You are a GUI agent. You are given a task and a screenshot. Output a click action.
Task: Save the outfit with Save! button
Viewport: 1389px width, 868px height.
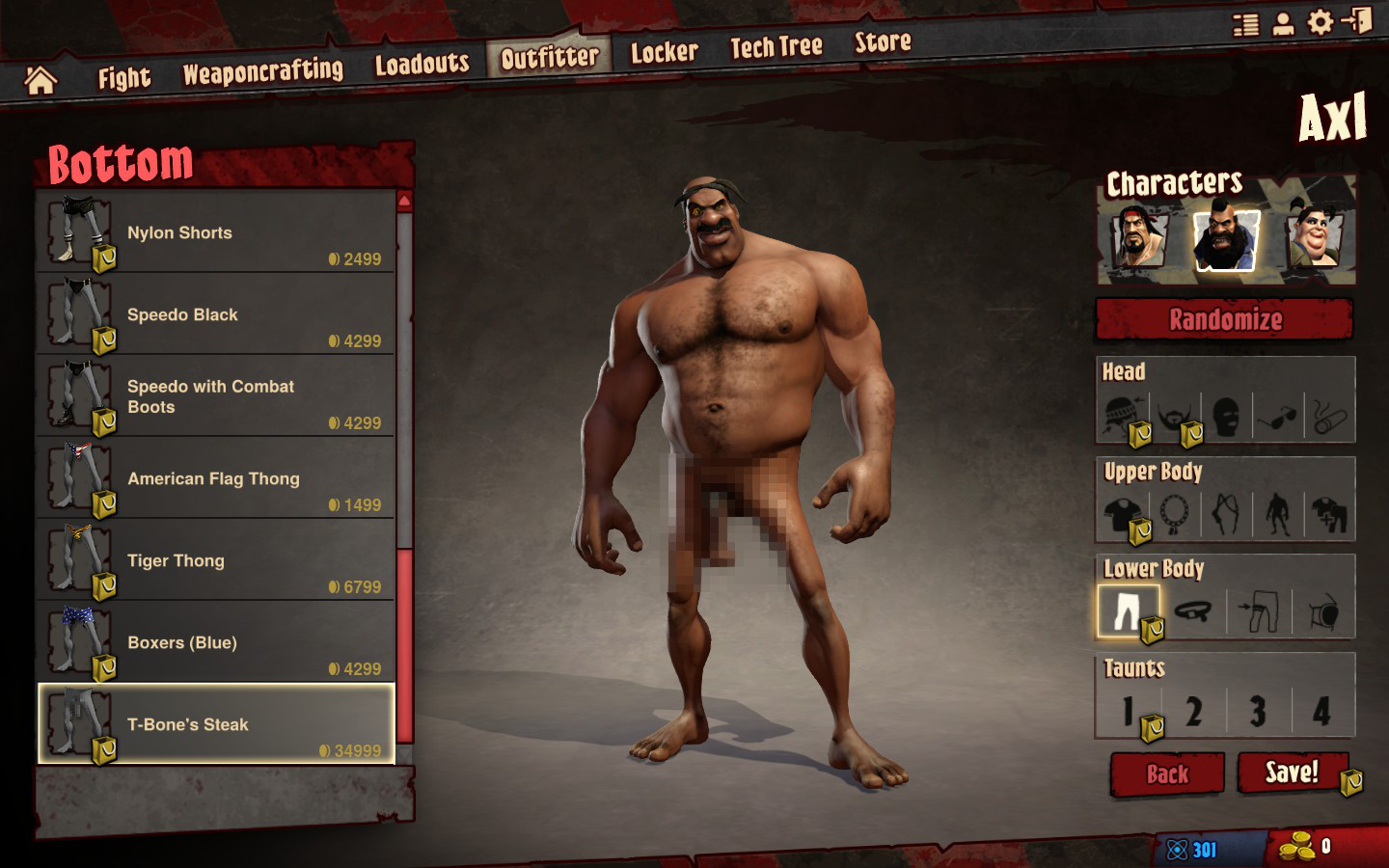[x=1292, y=773]
